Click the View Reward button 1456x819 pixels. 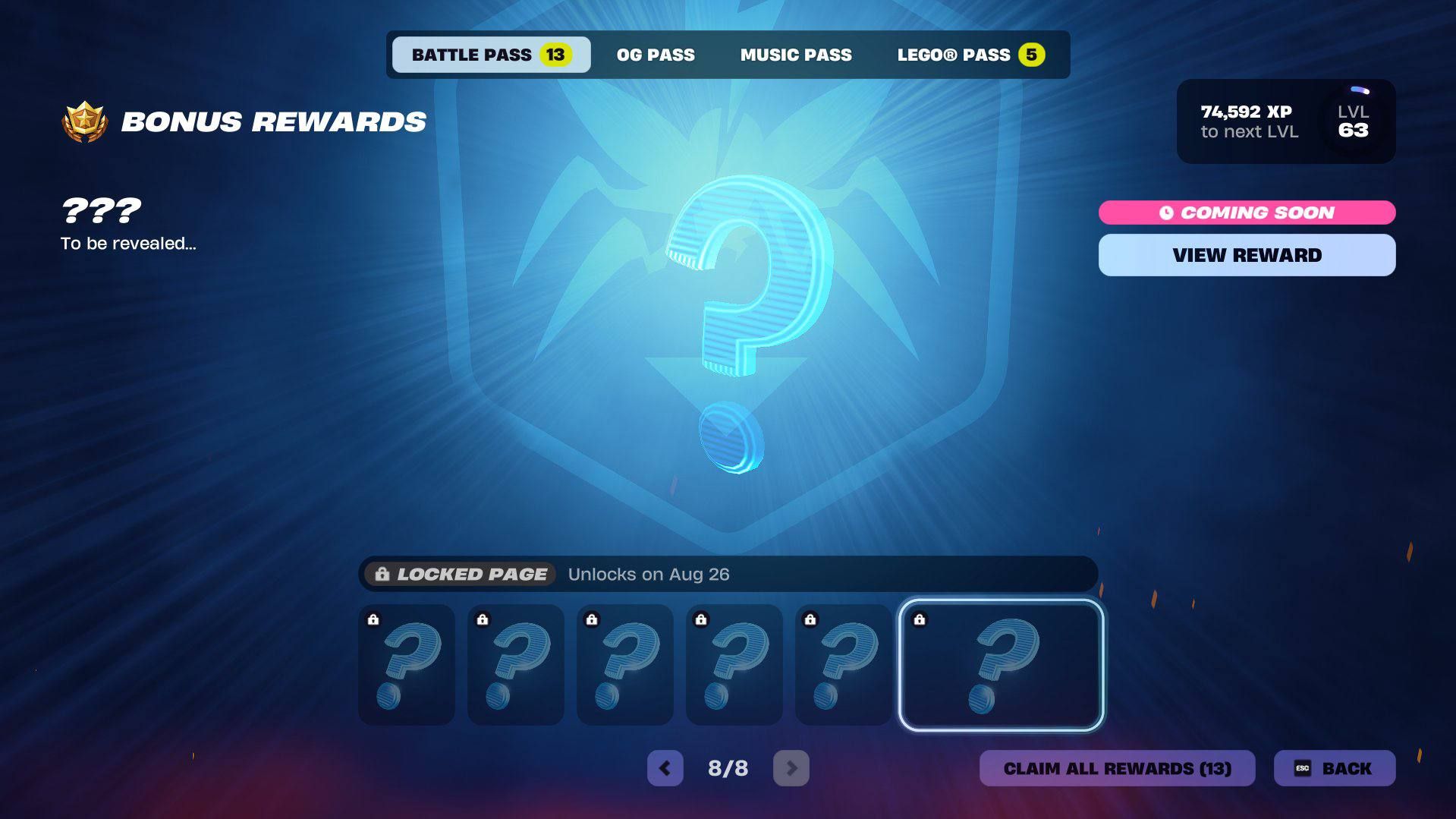tap(1247, 254)
